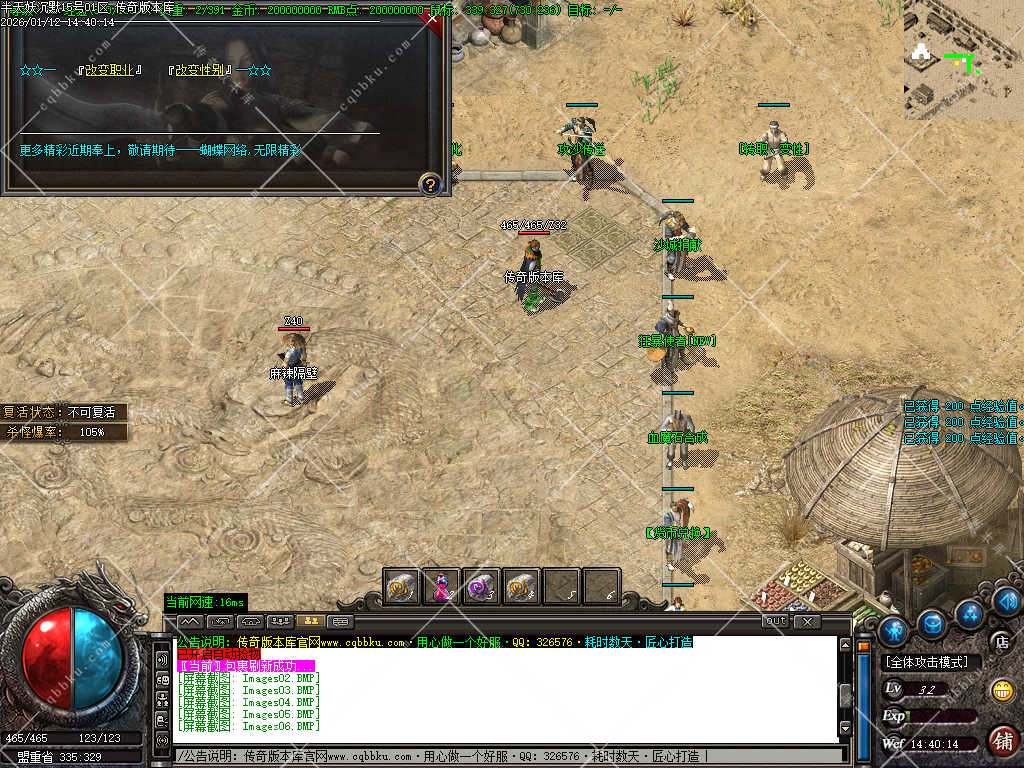The width and height of the screenshot is (1024, 768).
Task: Use the orange scroll in hotbar slot 4
Action: coord(521,587)
